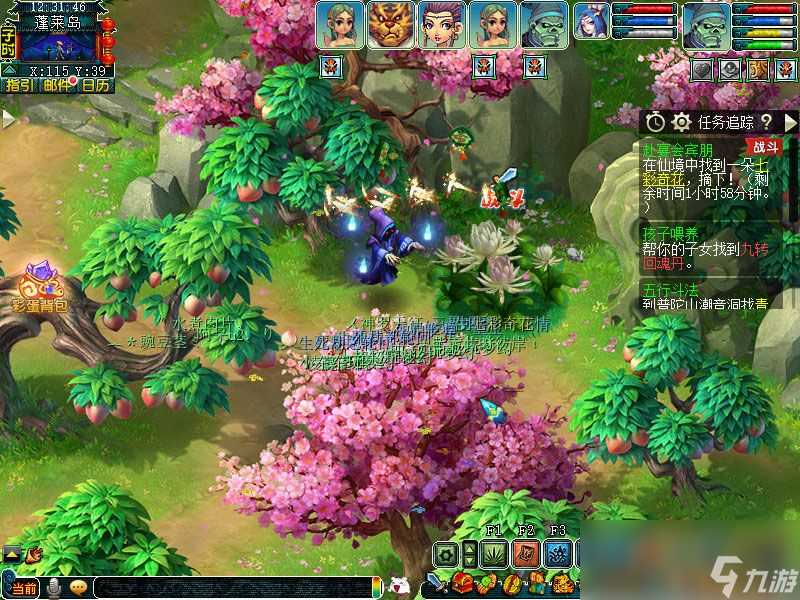Open the quest tracker question mark help
The width and height of the screenshot is (800, 600).
click(767, 121)
